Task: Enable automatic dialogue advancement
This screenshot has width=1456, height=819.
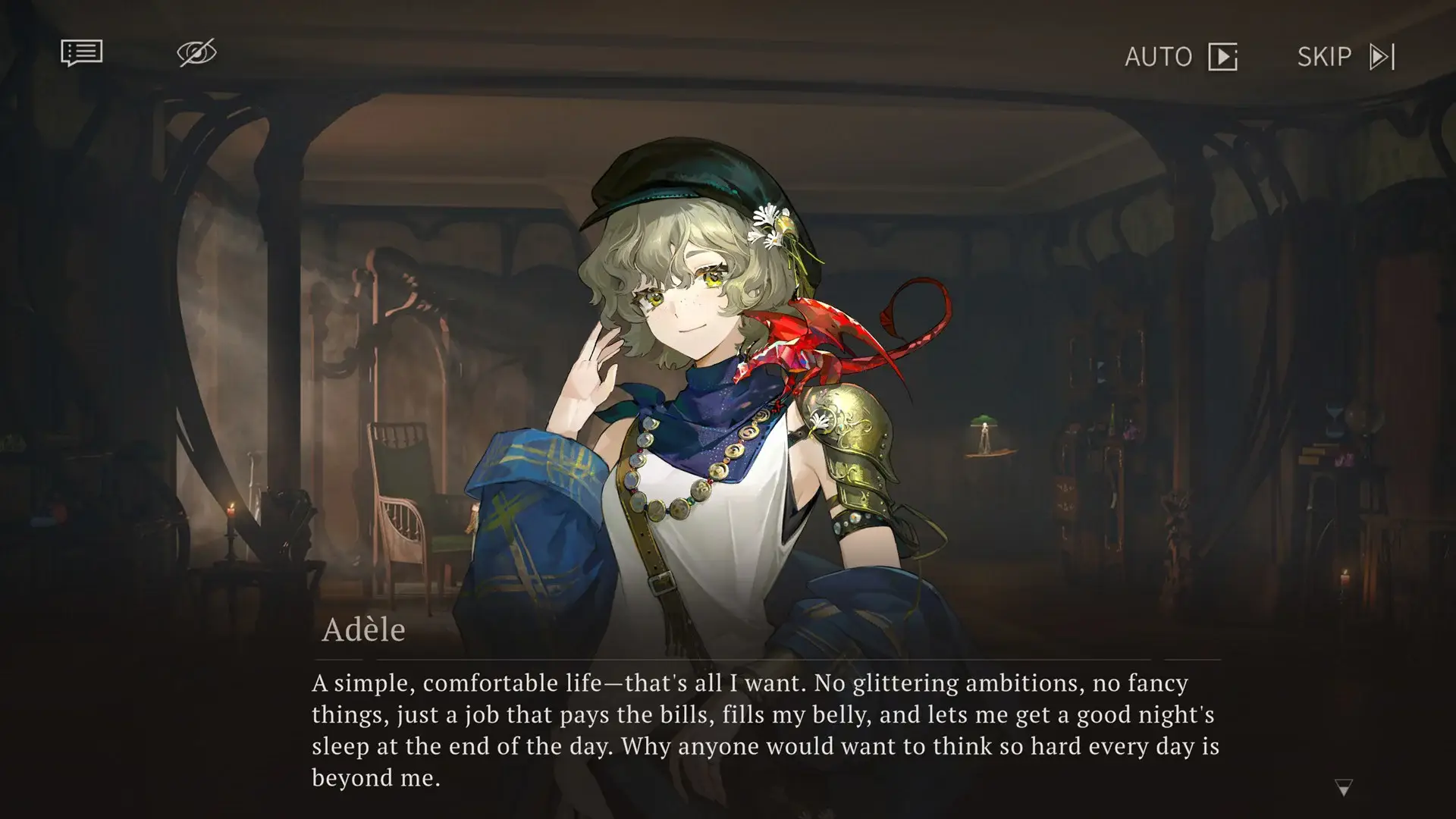Action: [1181, 57]
